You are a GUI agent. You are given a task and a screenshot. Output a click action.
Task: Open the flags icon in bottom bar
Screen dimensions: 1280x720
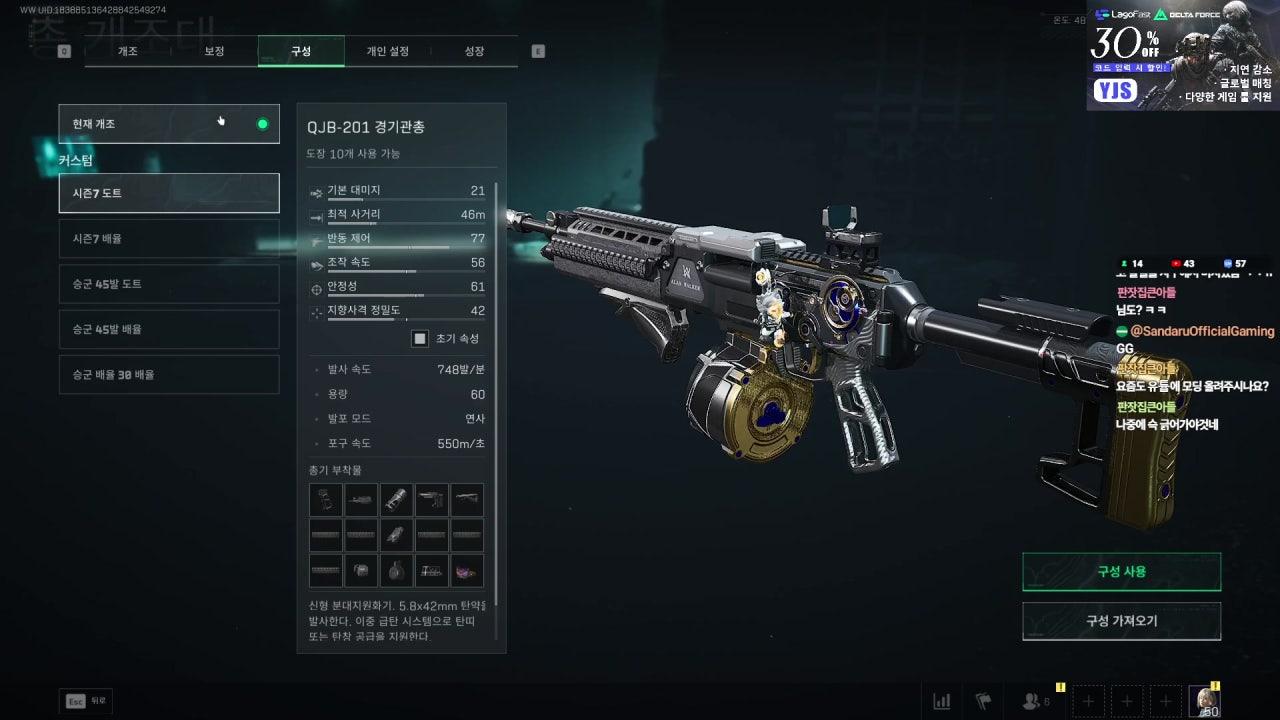[x=982, y=701]
